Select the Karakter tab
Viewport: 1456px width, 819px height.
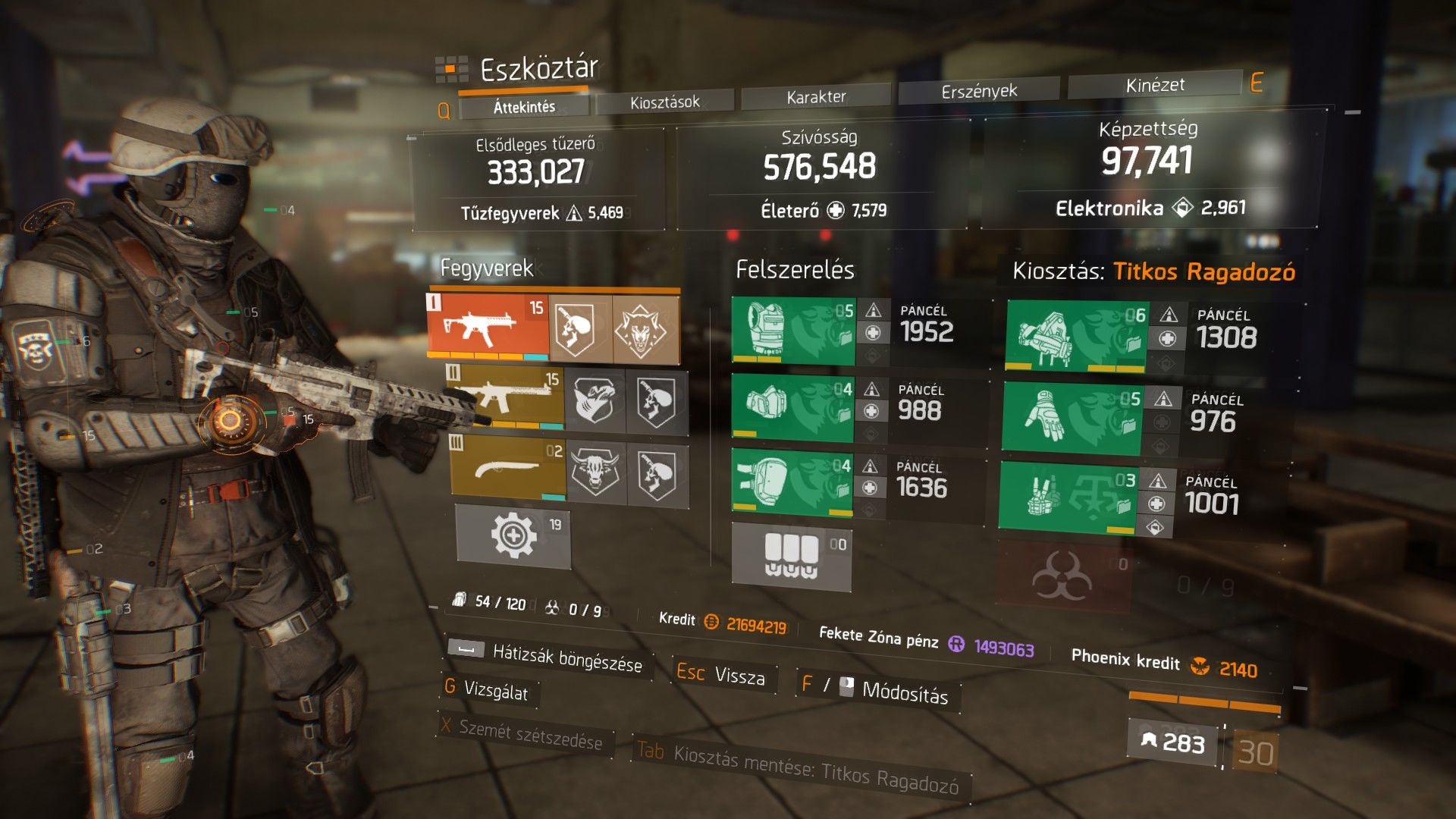(816, 96)
